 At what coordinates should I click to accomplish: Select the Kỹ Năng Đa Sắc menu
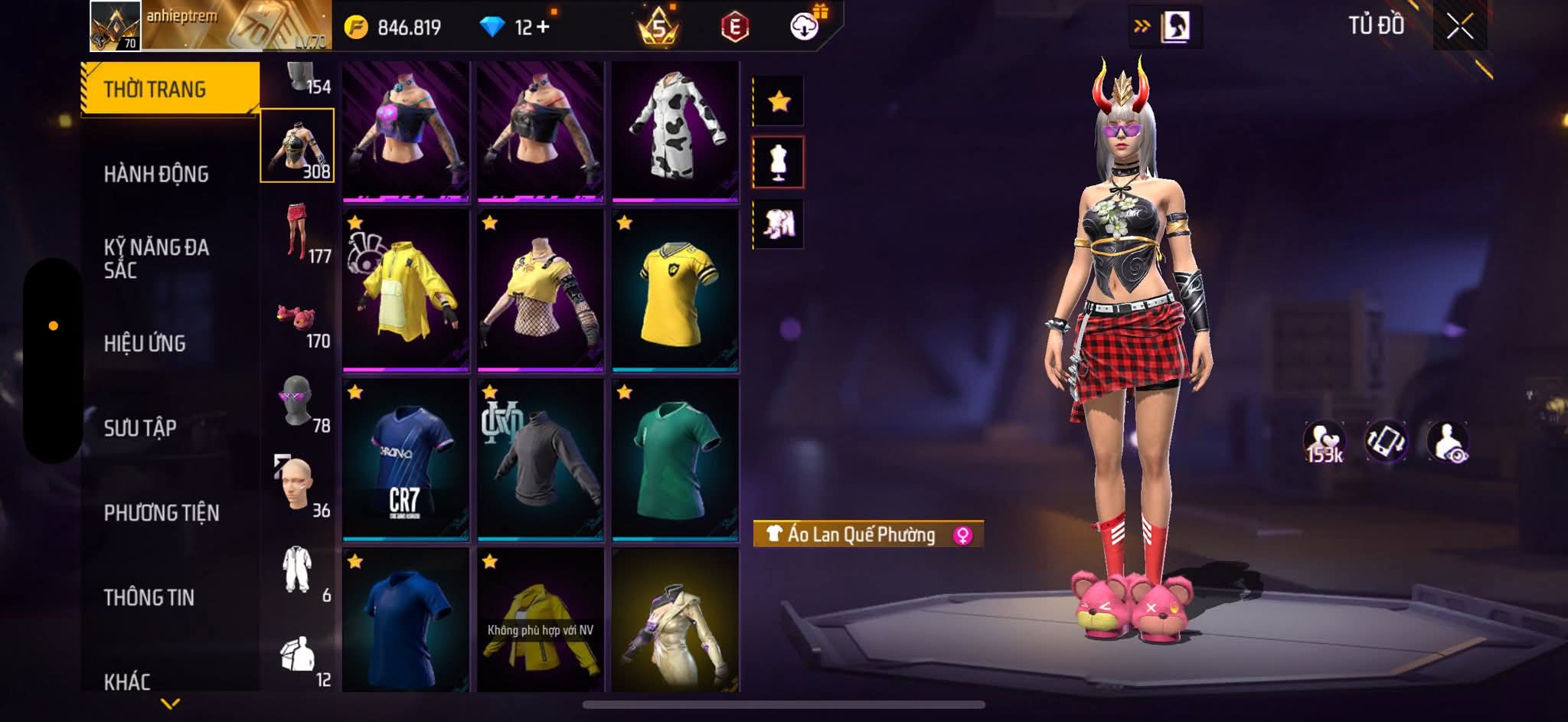click(x=156, y=258)
